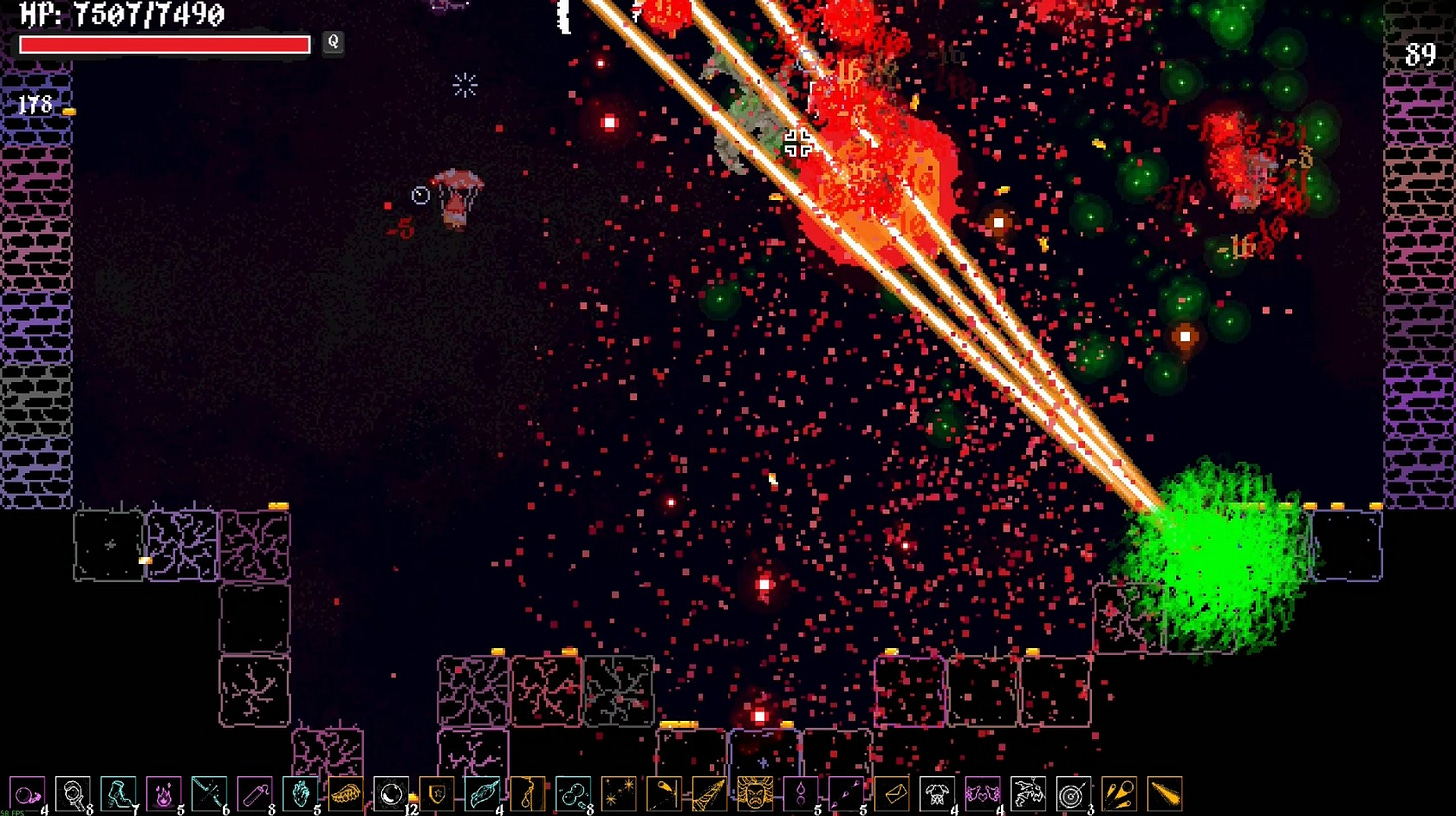Click the golden envelope item icon

pos(891,794)
